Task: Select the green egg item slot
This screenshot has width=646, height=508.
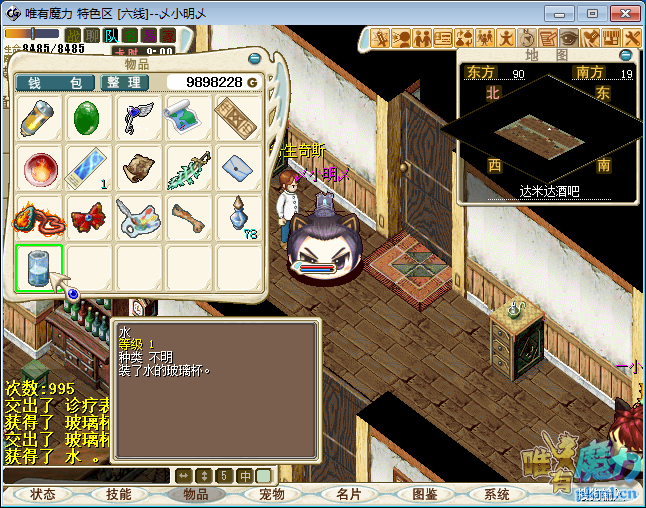Action: click(90, 119)
